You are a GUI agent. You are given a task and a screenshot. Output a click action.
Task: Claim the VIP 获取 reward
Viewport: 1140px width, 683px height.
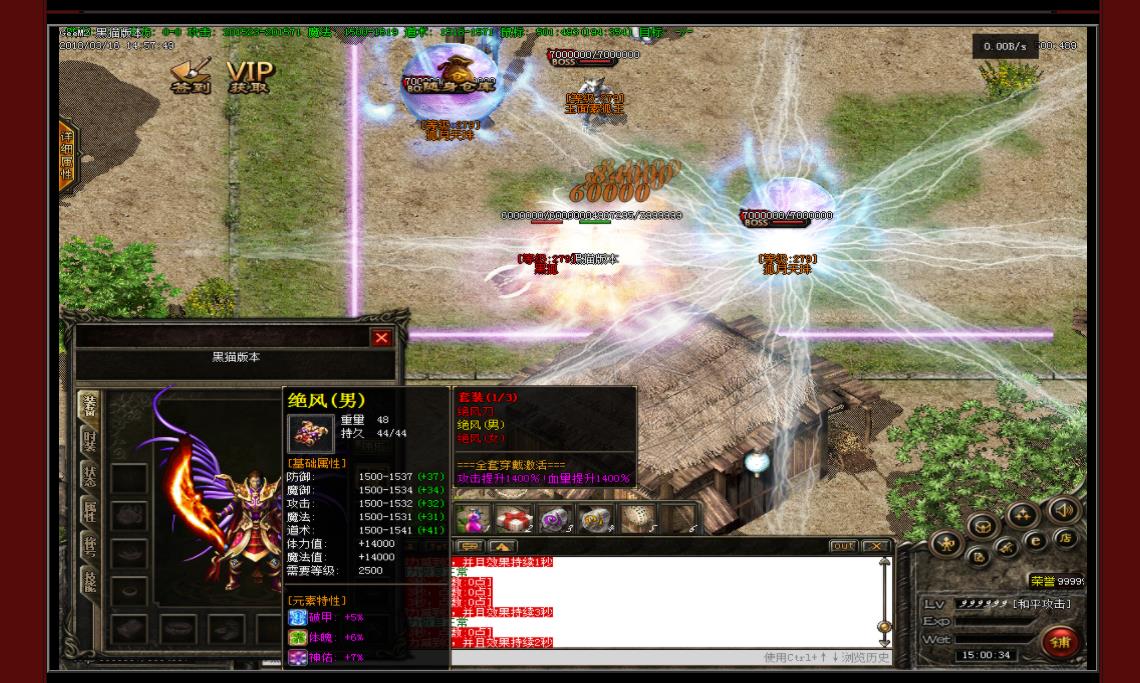pos(249,76)
